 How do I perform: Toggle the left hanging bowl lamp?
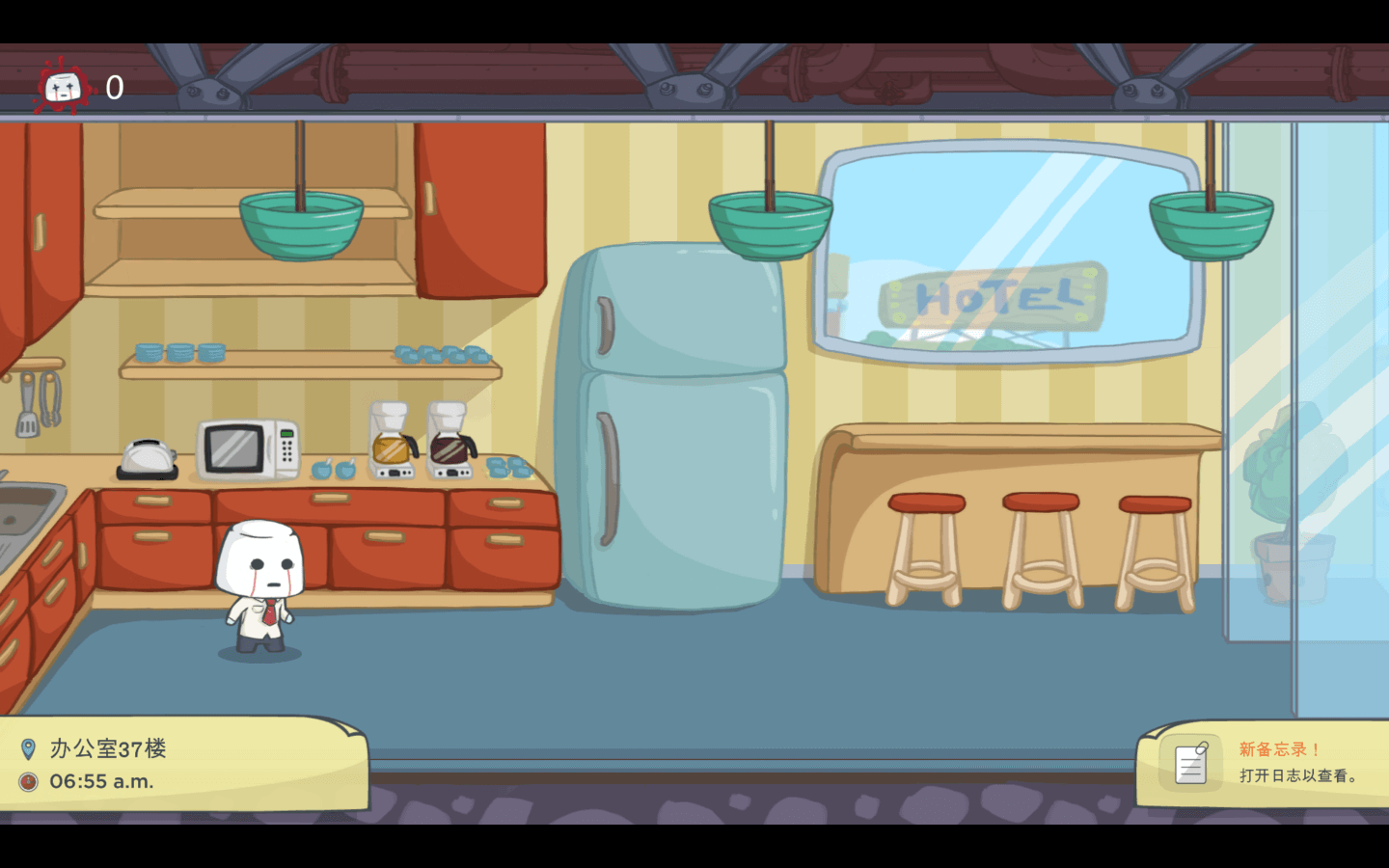[301, 222]
